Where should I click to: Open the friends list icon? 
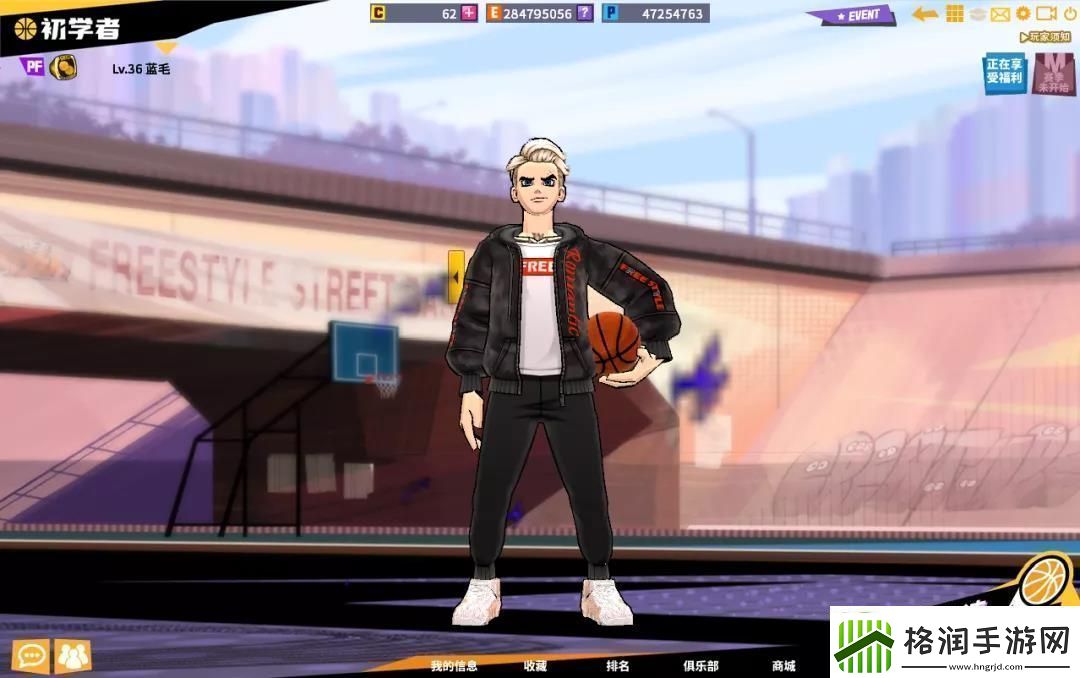73,657
